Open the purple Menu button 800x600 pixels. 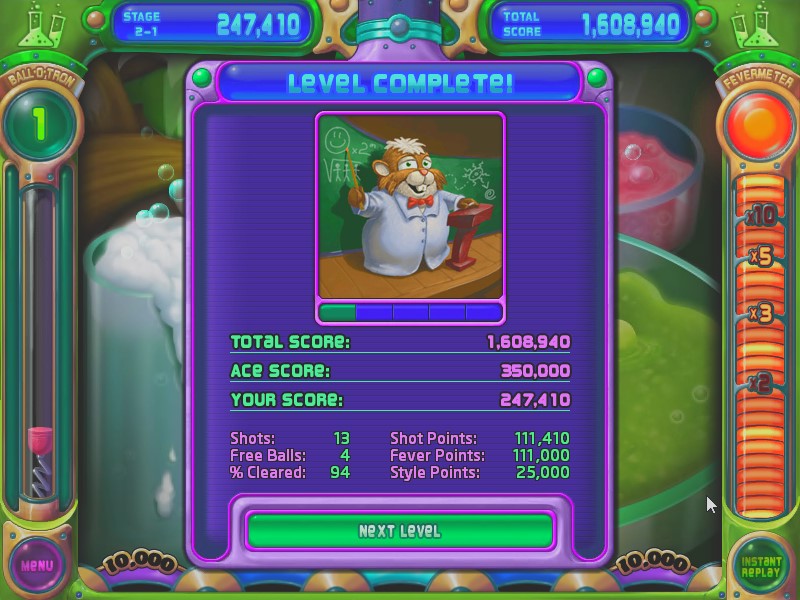pyautogui.click(x=37, y=565)
